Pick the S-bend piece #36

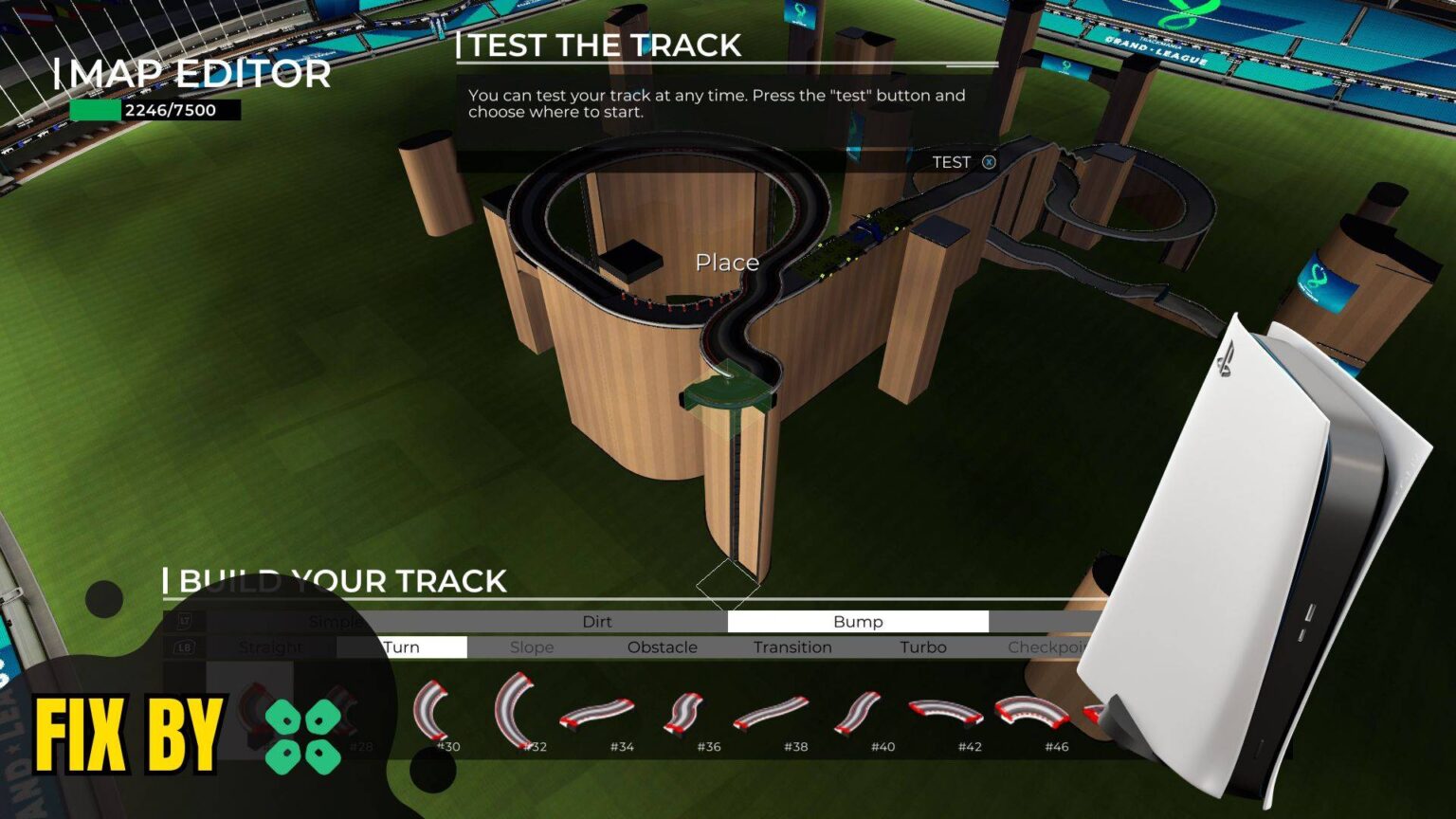(684, 713)
